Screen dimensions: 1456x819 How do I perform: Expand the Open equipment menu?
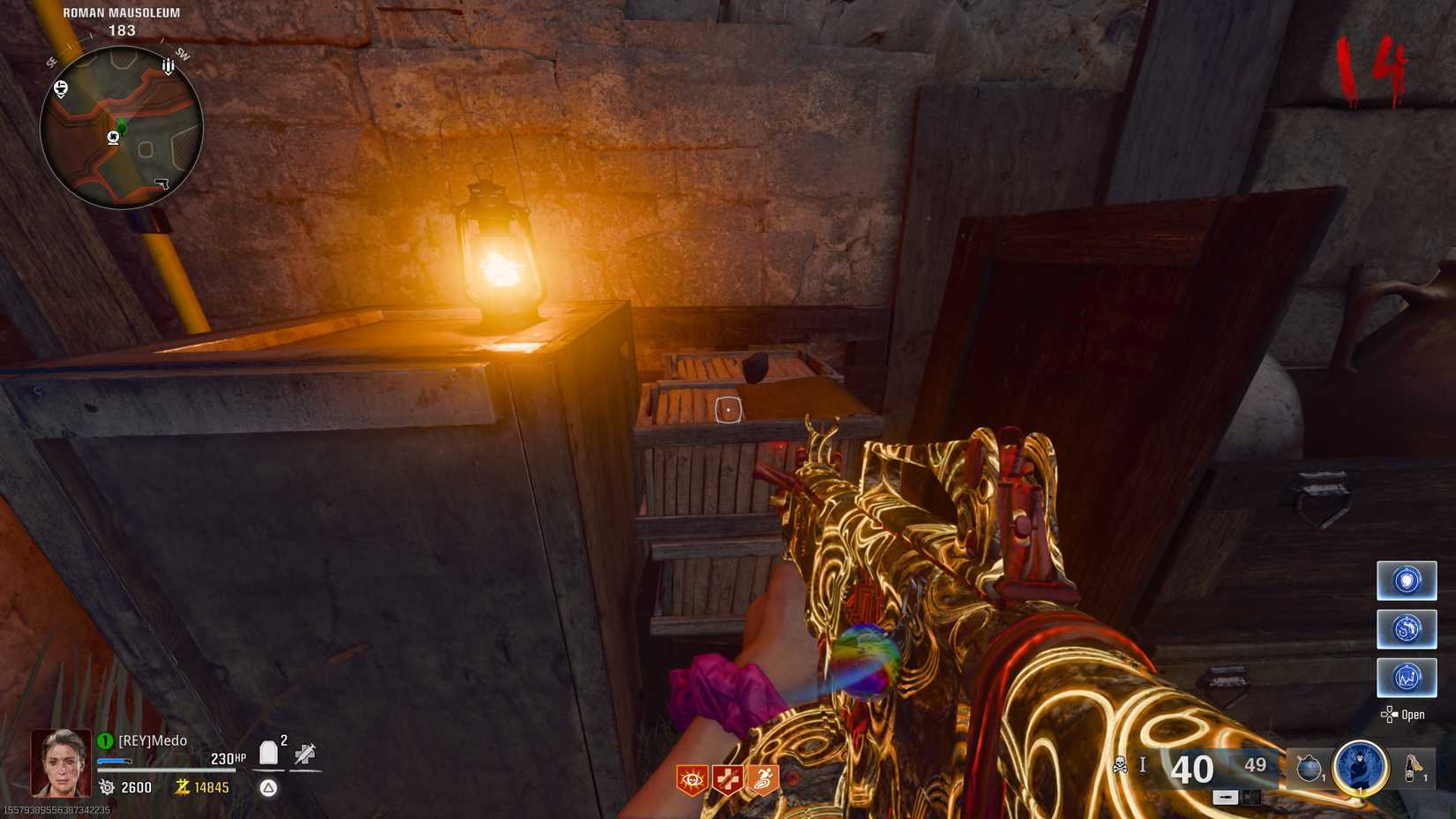pos(1409,715)
